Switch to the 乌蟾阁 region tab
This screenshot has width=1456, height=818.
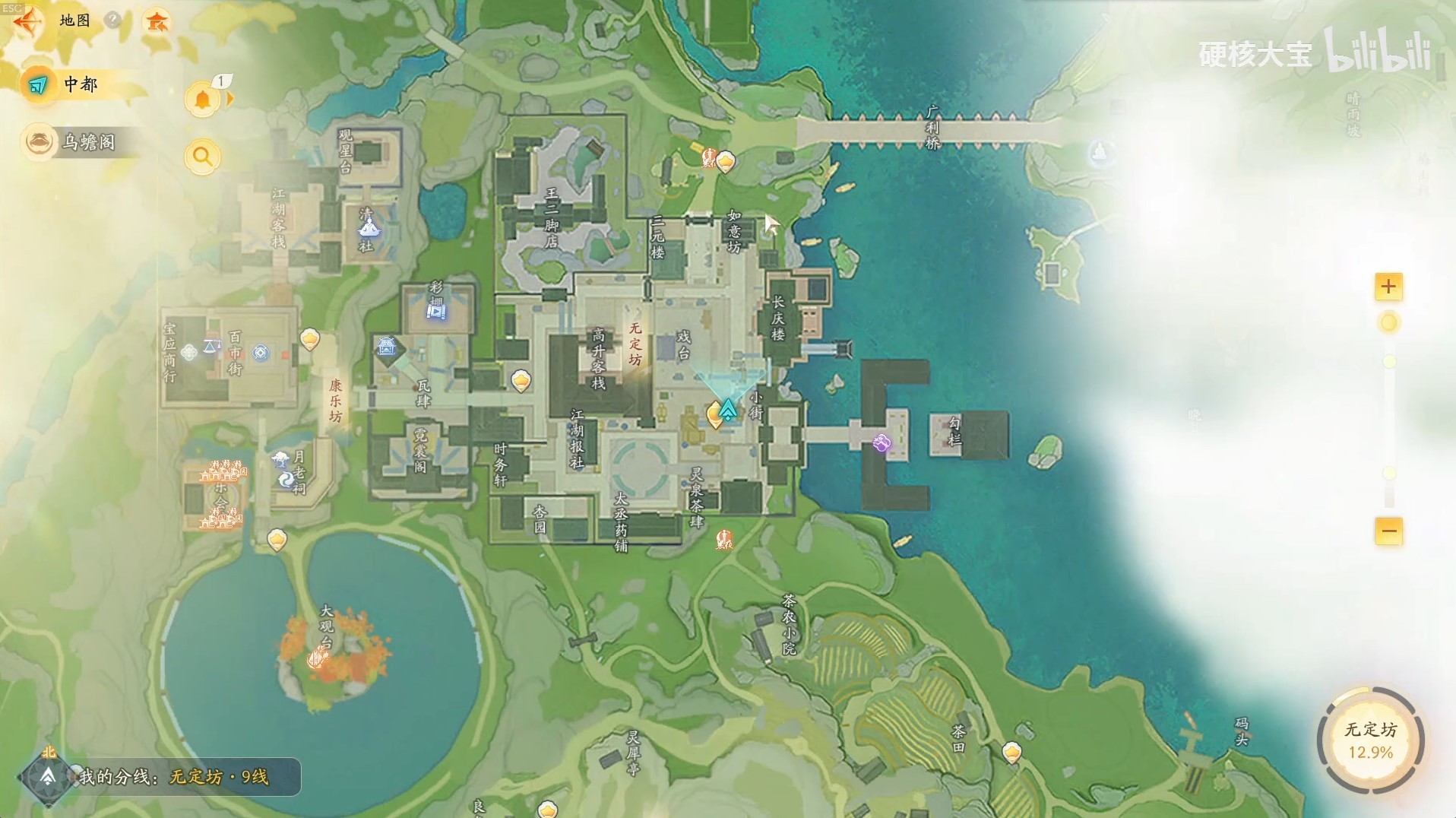click(x=80, y=142)
